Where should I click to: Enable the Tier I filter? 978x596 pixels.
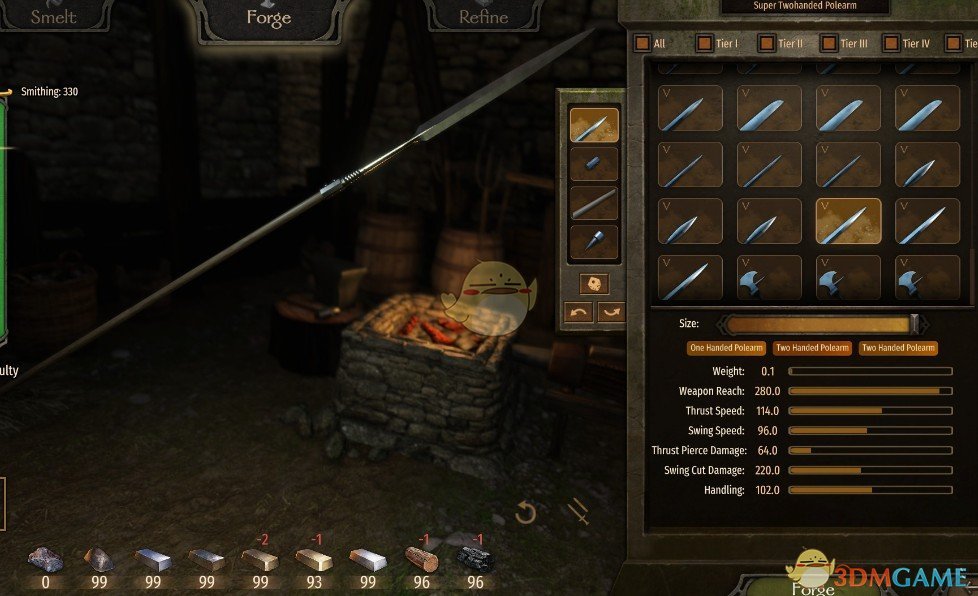704,43
